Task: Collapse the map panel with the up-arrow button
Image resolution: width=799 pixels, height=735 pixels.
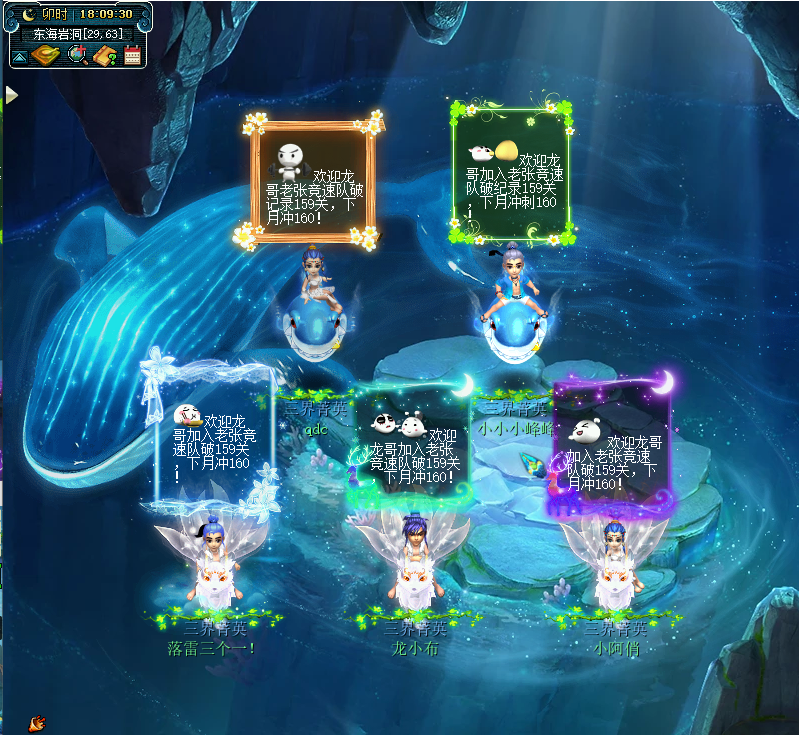Action: 20,56
